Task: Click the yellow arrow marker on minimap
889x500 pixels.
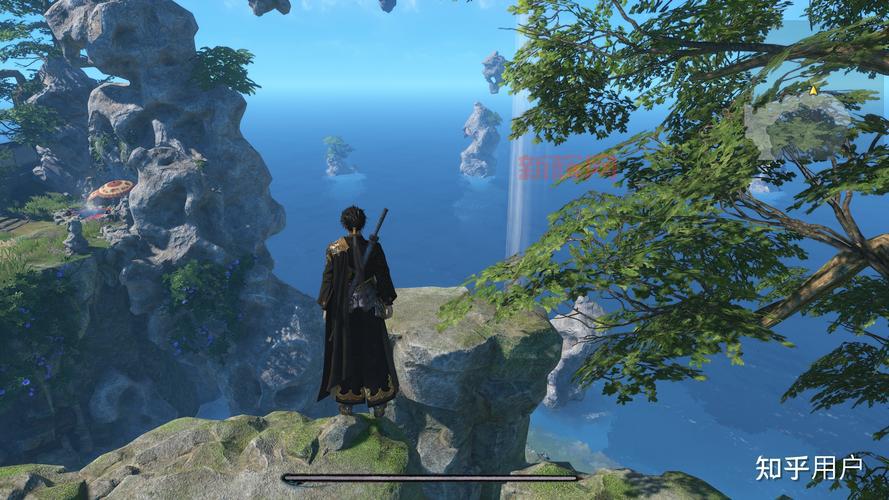Action: click(813, 90)
